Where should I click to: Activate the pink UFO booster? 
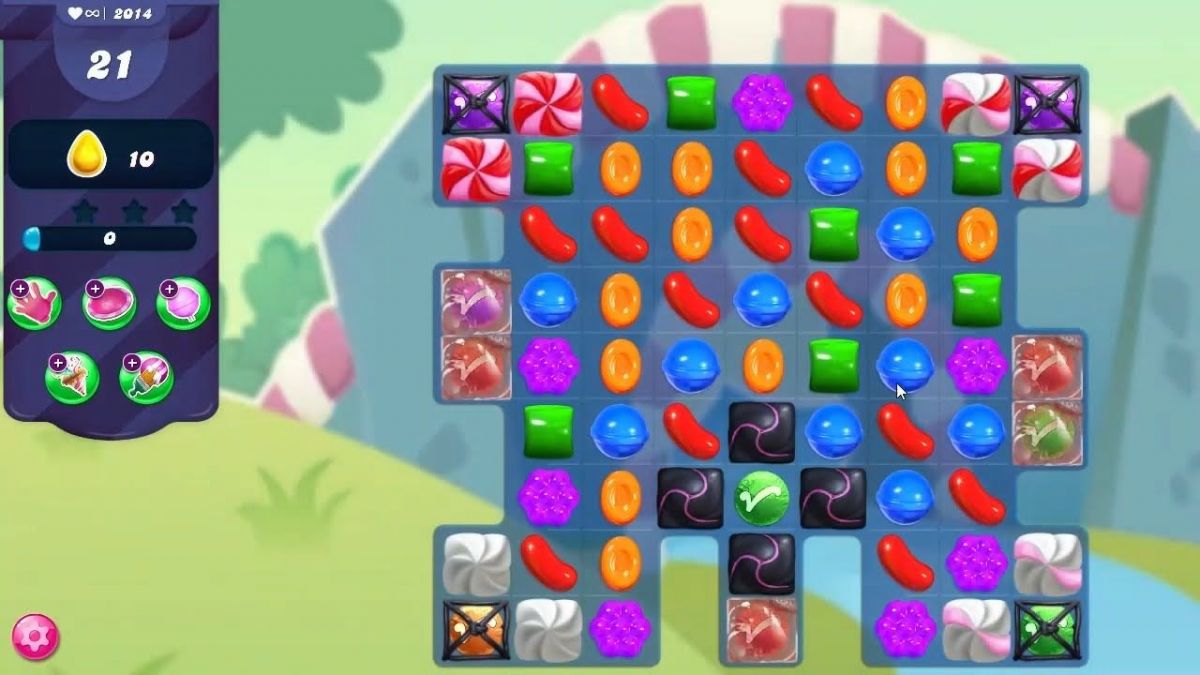(x=110, y=304)
